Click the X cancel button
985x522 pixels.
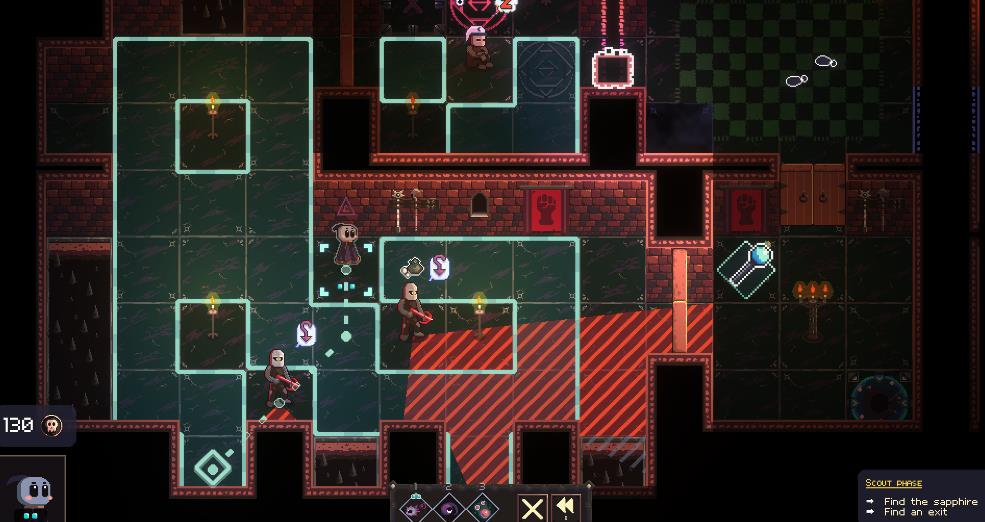click(532, 508)
